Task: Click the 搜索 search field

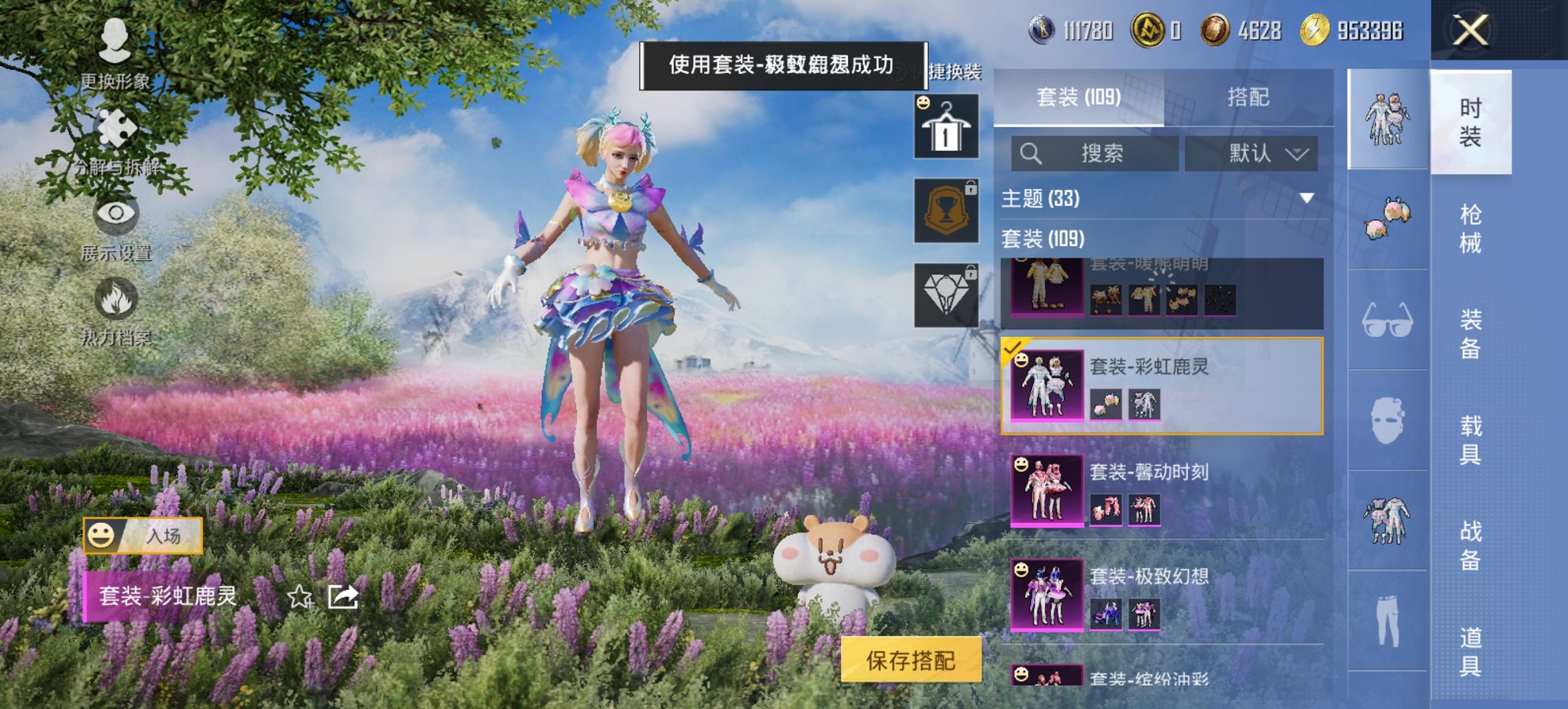Action: 1093,153
